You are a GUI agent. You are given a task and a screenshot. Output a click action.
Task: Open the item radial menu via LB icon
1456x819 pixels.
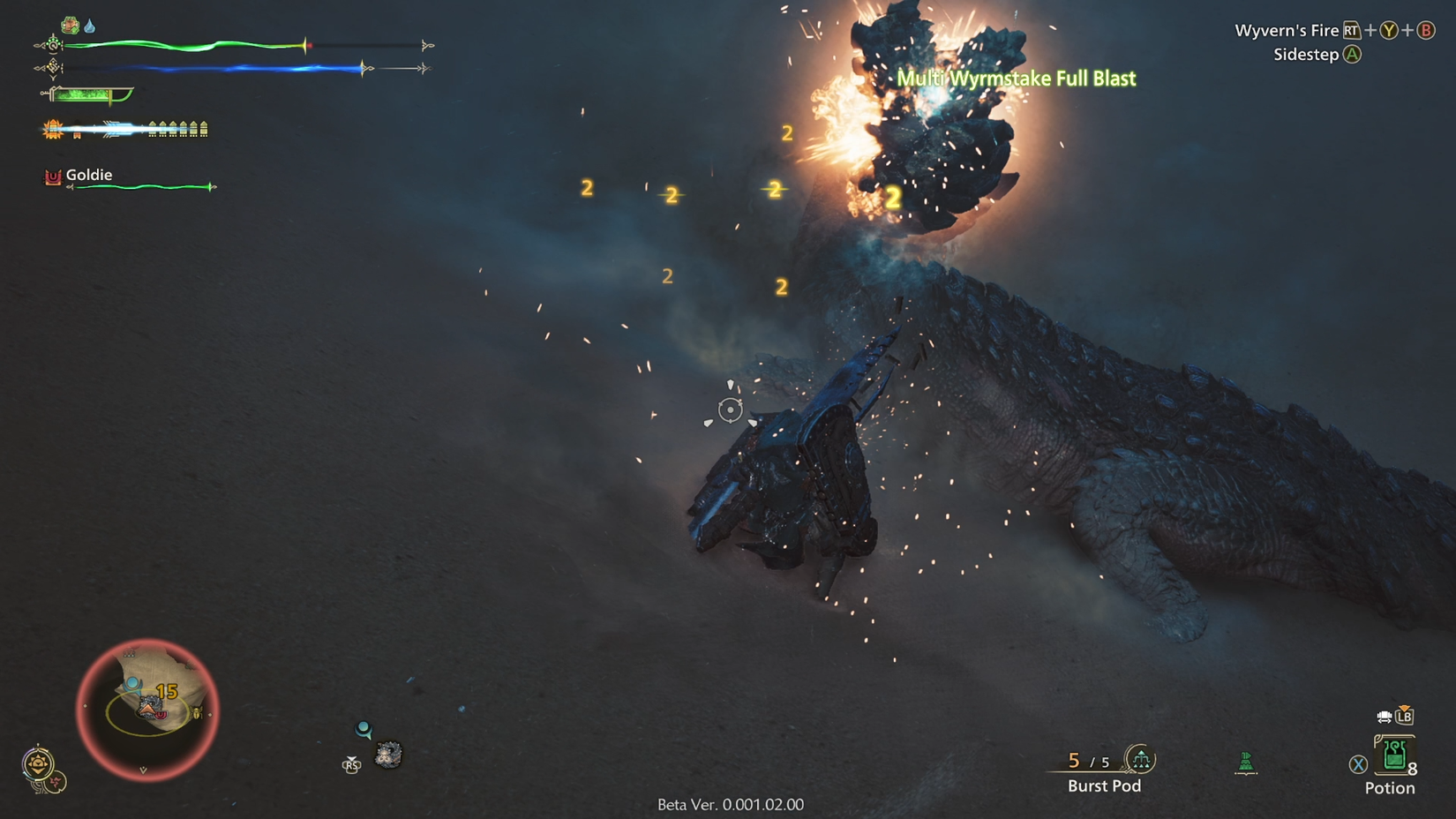[1405, 718]
